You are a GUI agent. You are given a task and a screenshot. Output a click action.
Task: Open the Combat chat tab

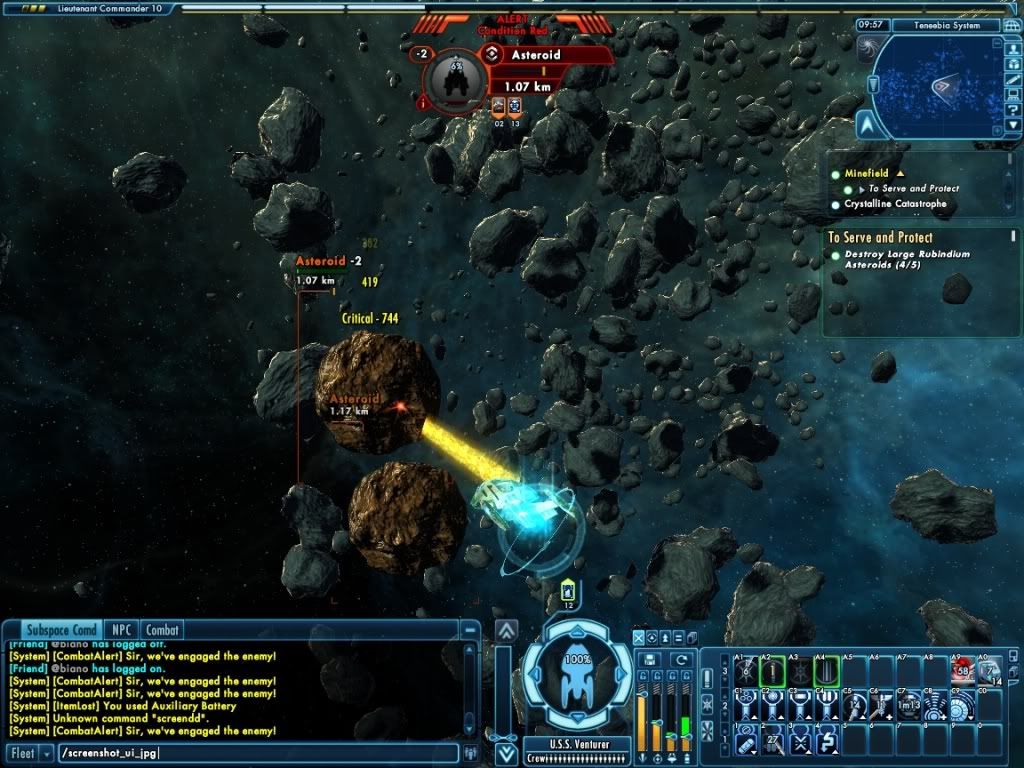coord(161,630)
